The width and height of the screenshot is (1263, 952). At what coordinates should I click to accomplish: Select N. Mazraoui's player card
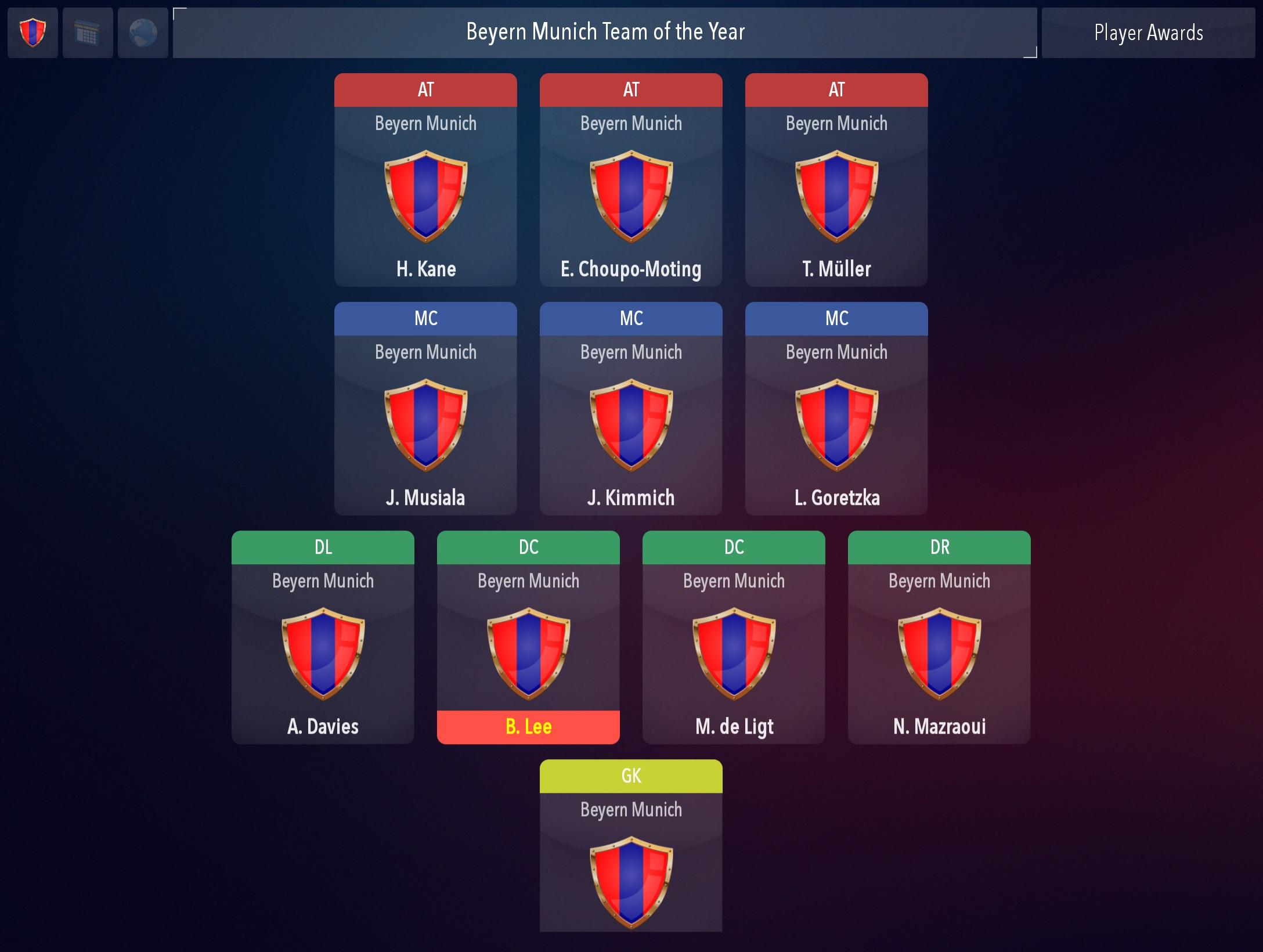tap(939, 639)
